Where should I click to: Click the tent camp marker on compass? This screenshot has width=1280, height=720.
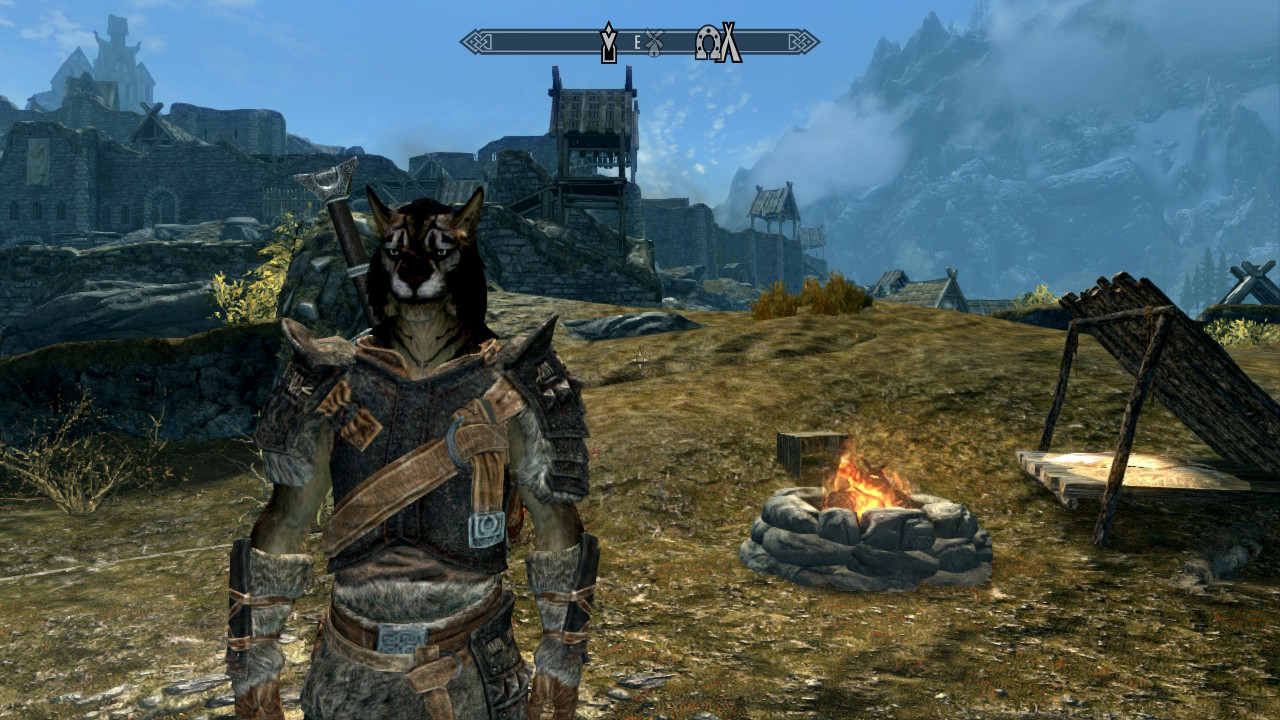click(731, 42)
